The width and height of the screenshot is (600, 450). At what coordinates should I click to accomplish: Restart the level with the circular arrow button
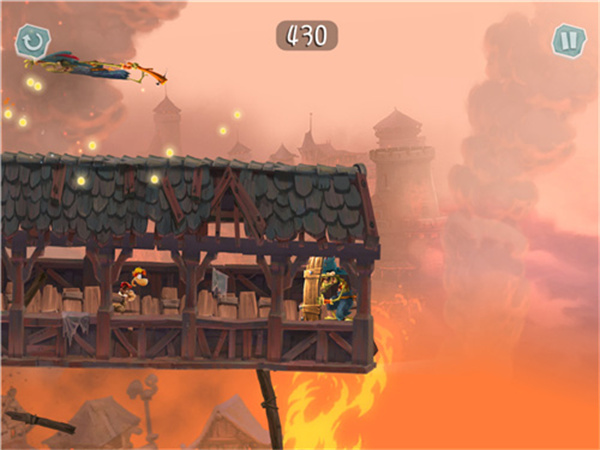coord(32,41)
